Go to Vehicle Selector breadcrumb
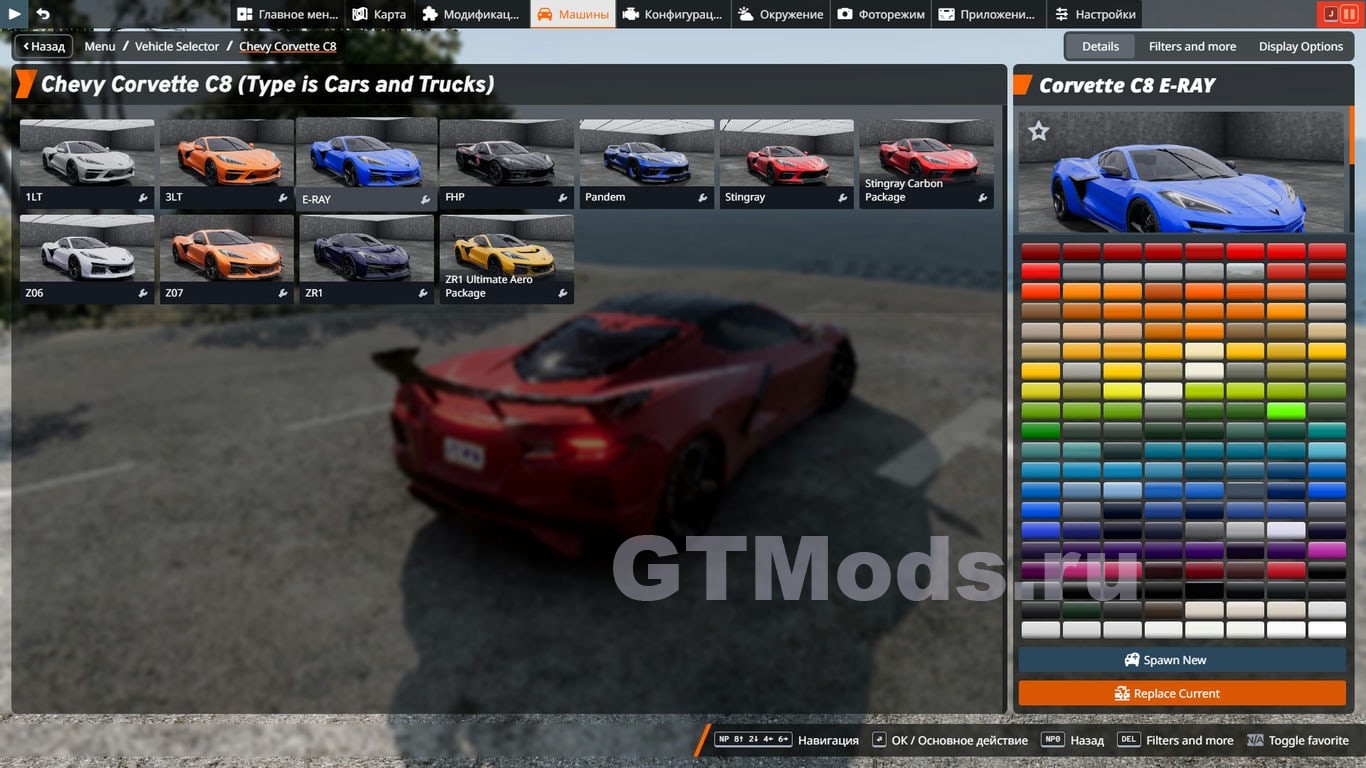 point(177,46)
